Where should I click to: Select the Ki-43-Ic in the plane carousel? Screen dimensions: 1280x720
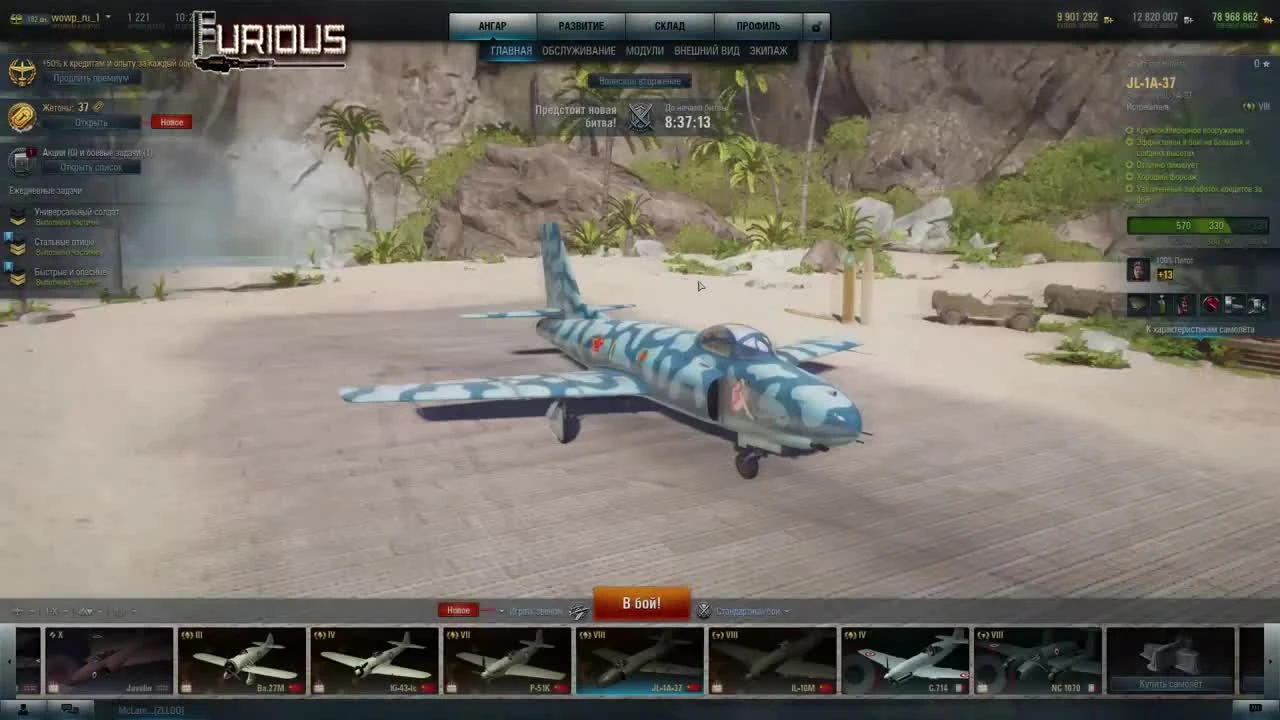[373, 660]
